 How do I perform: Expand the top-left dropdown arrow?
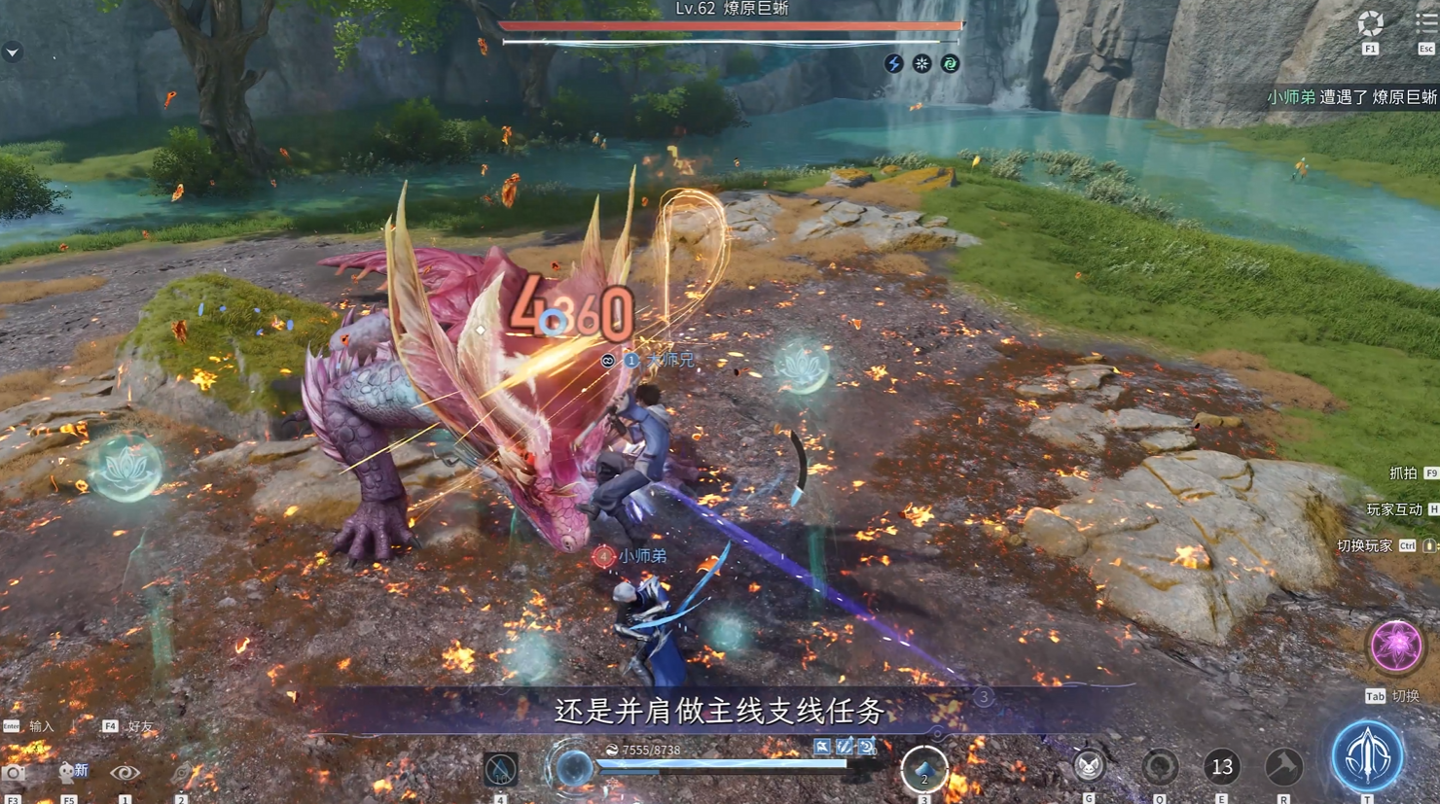[12, 52]
